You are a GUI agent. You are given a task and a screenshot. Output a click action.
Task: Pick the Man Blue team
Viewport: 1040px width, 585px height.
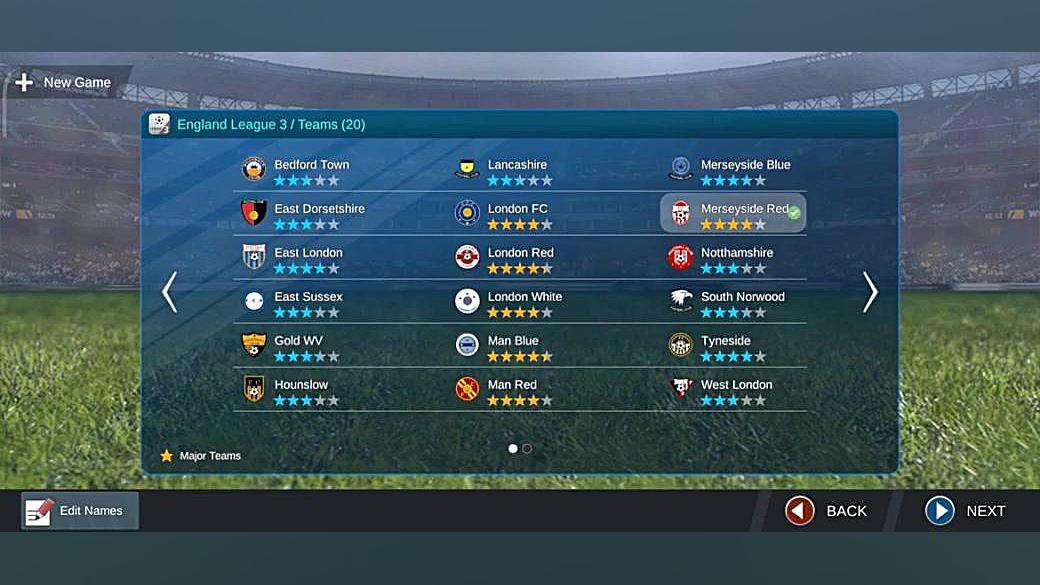tap(513, 347)
